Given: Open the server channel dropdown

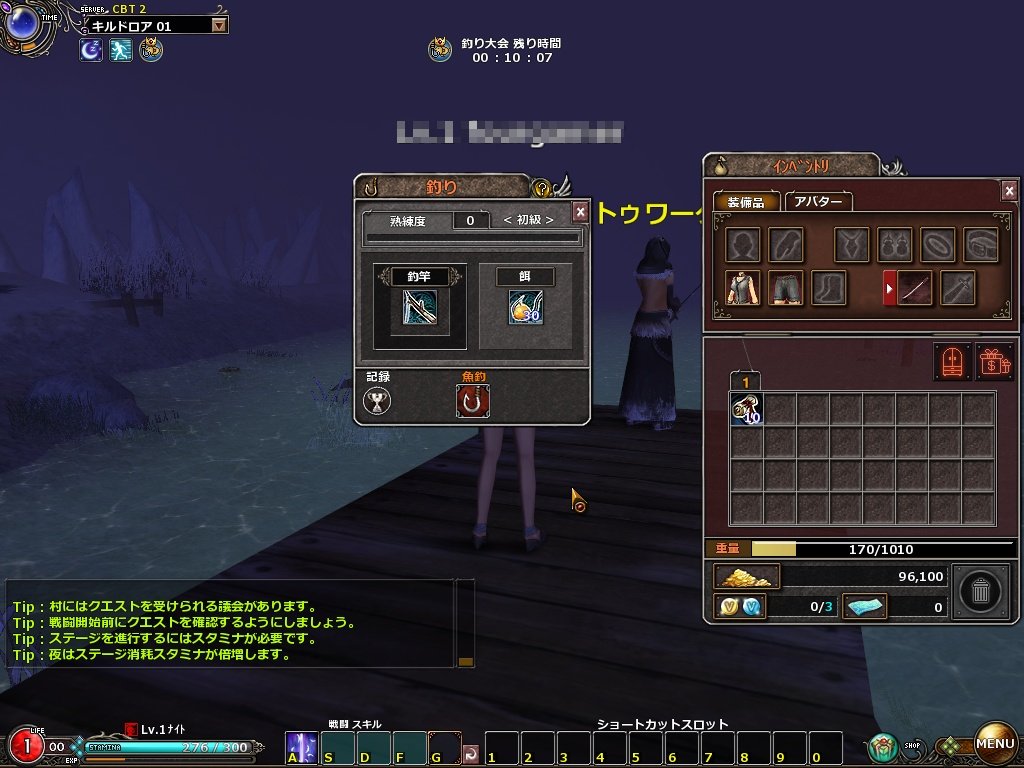Looking at the screenshot, I should click(x=219, y=26).
